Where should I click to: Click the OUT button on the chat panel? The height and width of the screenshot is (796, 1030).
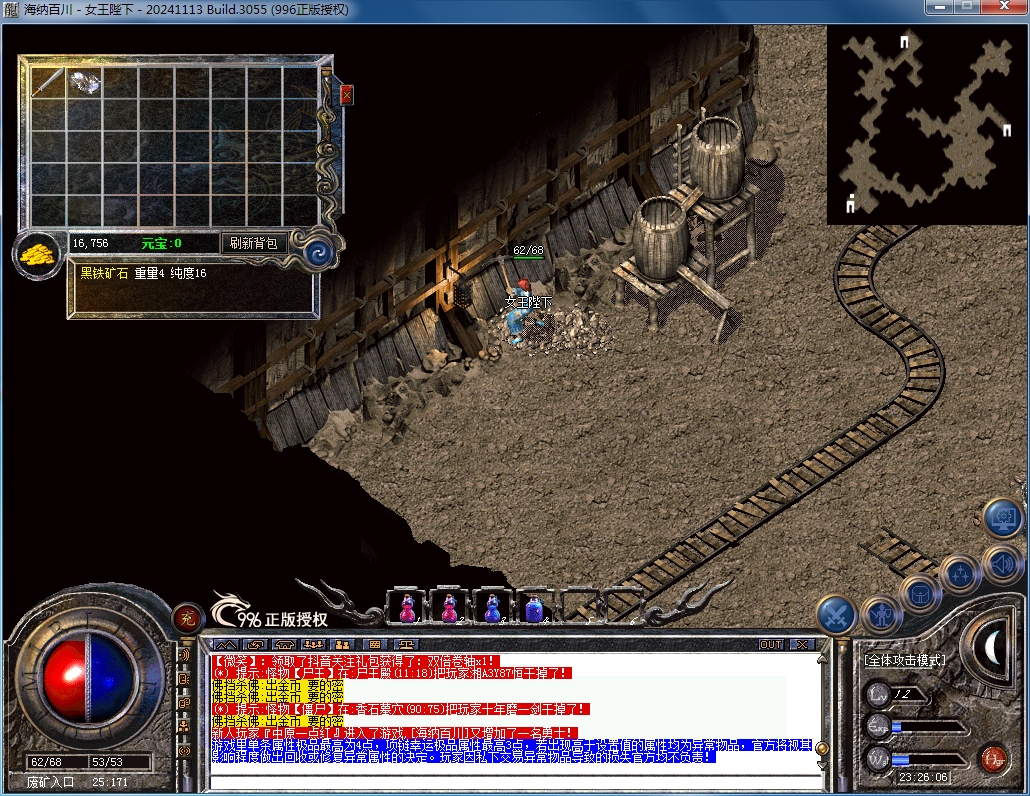pos(771,644)
